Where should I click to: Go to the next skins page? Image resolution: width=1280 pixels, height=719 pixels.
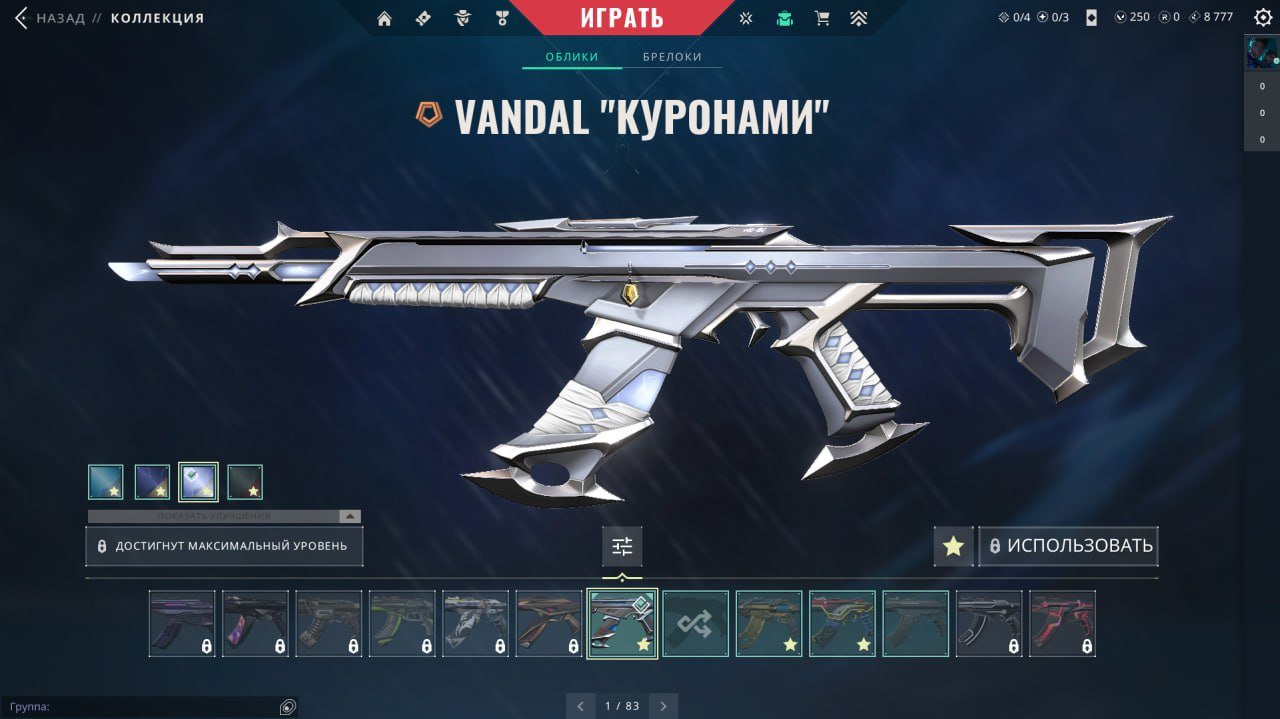point(663,706)
